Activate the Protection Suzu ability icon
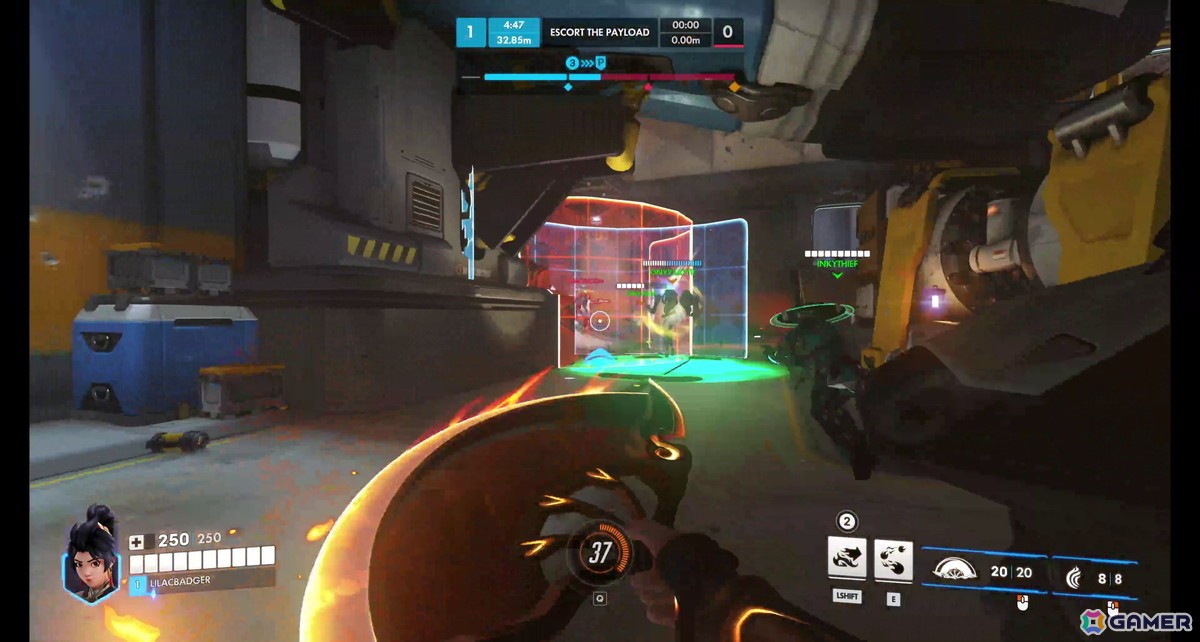Screen dimensions: 1200x642 pos(893,559)
